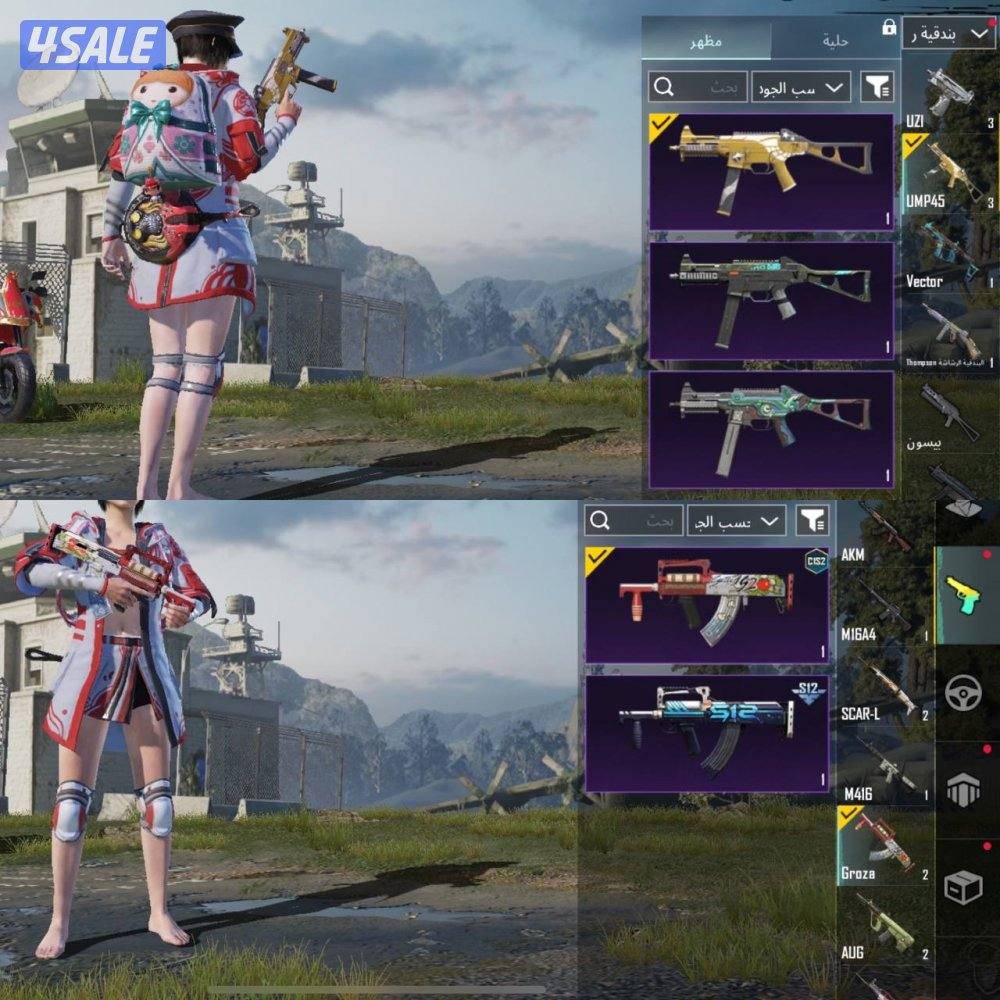The width and height of the screenshot is (1000, 1000).
Task: Choose the blue S12 Groza skin
Action: 706,734
